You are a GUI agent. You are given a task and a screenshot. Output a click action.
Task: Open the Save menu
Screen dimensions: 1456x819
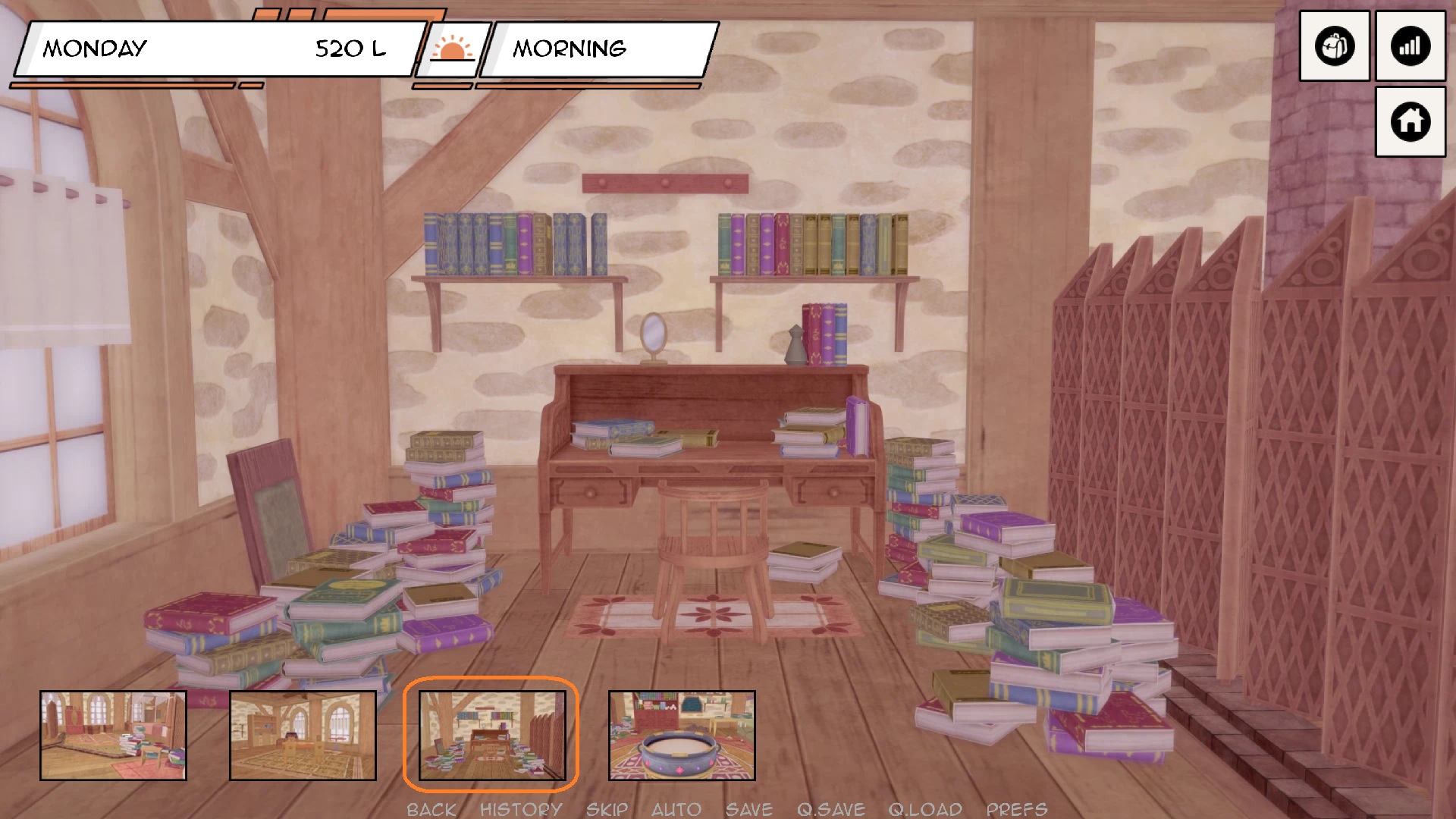point(748,809)
